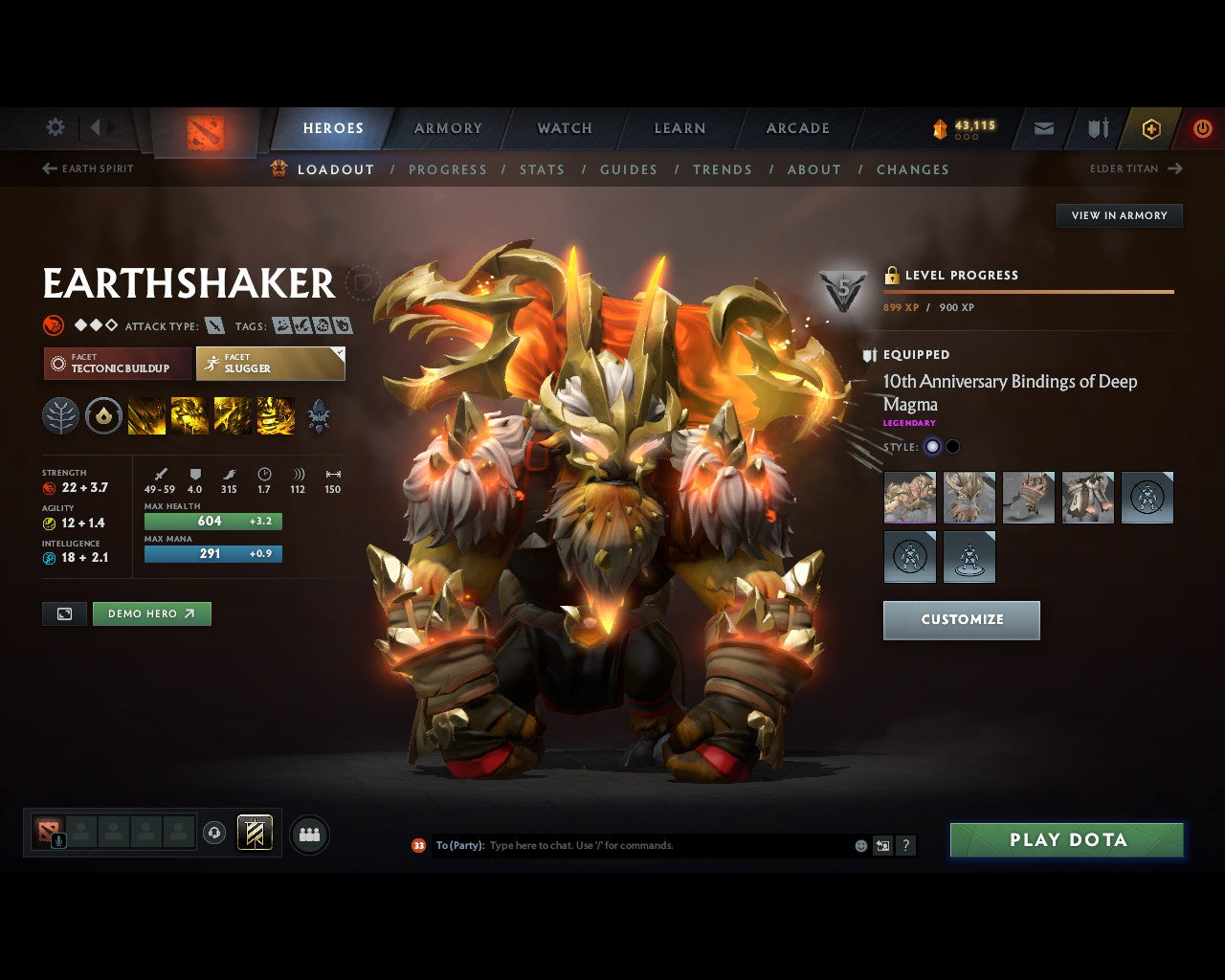The image size is (1225, 980).
Task: Switch to the STATS tab
Action: coord(542,169)
